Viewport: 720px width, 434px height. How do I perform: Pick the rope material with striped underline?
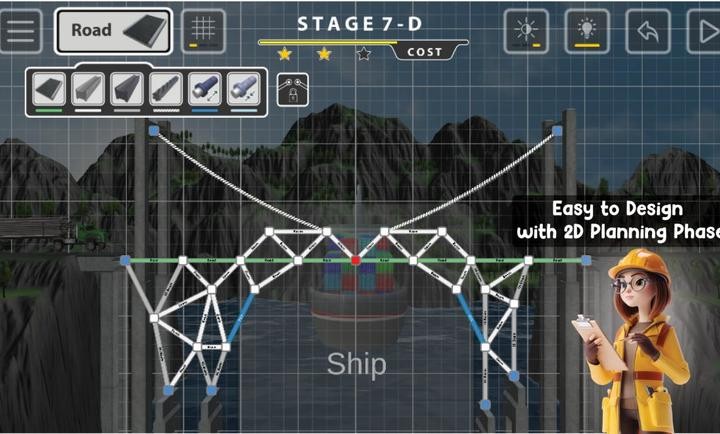[165, 88]
